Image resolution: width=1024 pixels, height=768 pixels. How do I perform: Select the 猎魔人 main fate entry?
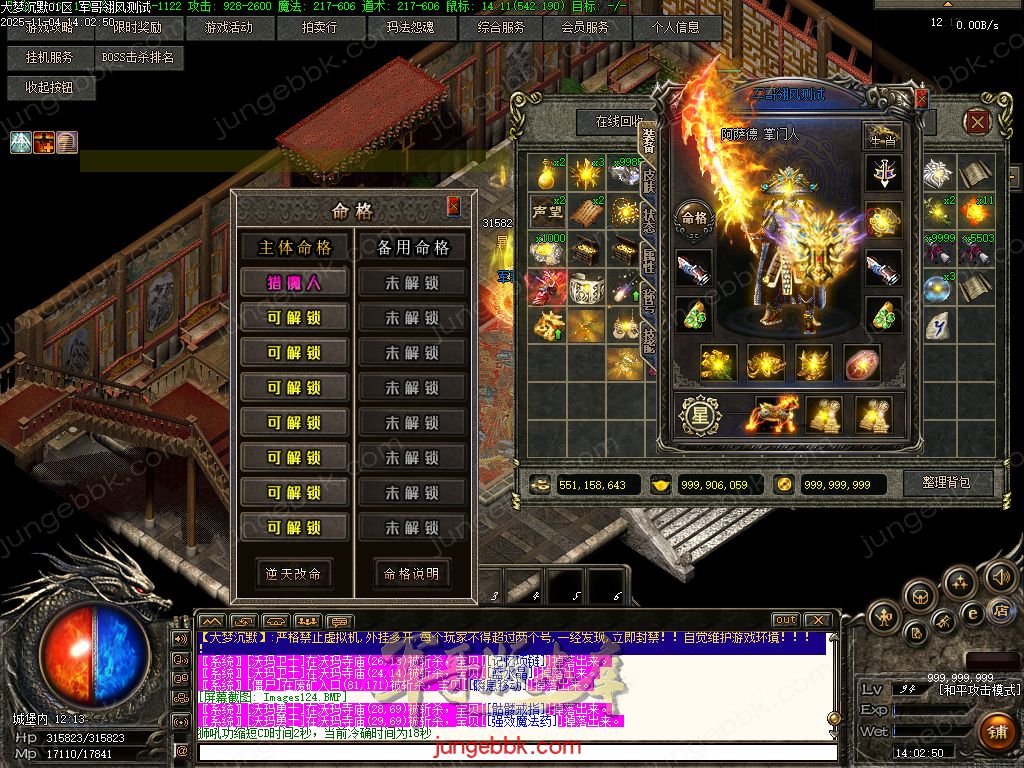point(293,283)
